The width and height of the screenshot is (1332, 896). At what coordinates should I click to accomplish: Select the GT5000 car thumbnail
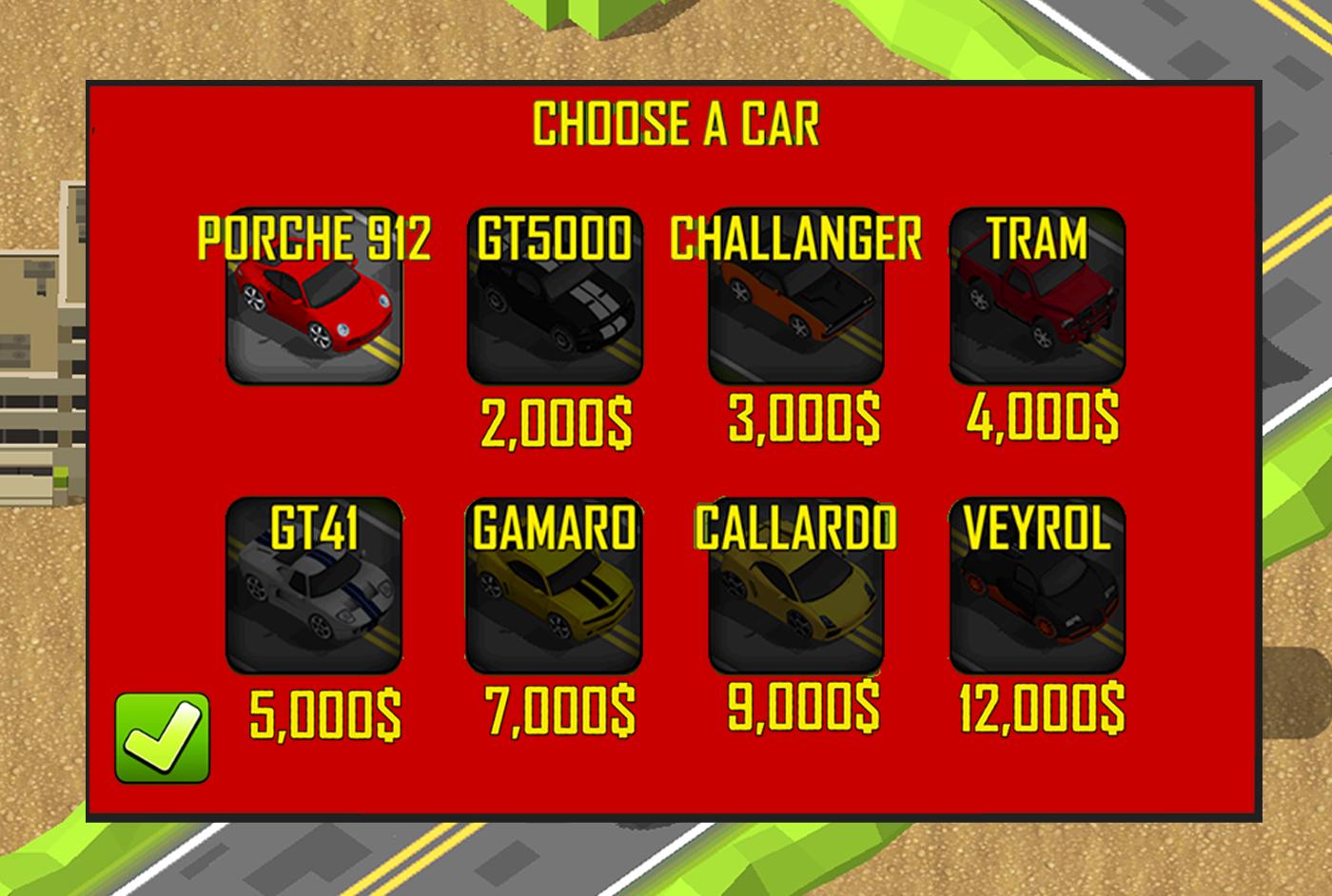pyautogui.click(x=555, y=312)
